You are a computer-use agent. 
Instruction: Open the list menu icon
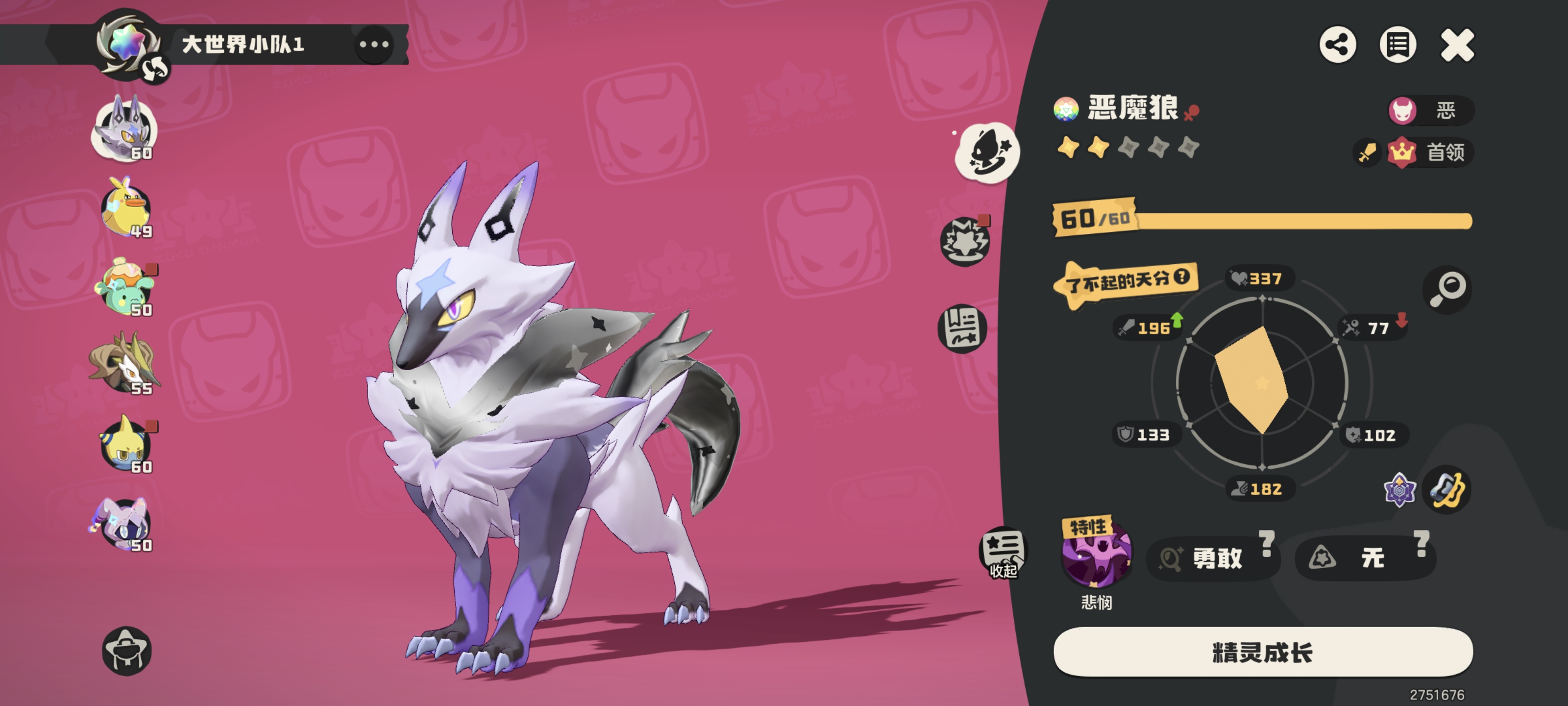coord(1397,45)
